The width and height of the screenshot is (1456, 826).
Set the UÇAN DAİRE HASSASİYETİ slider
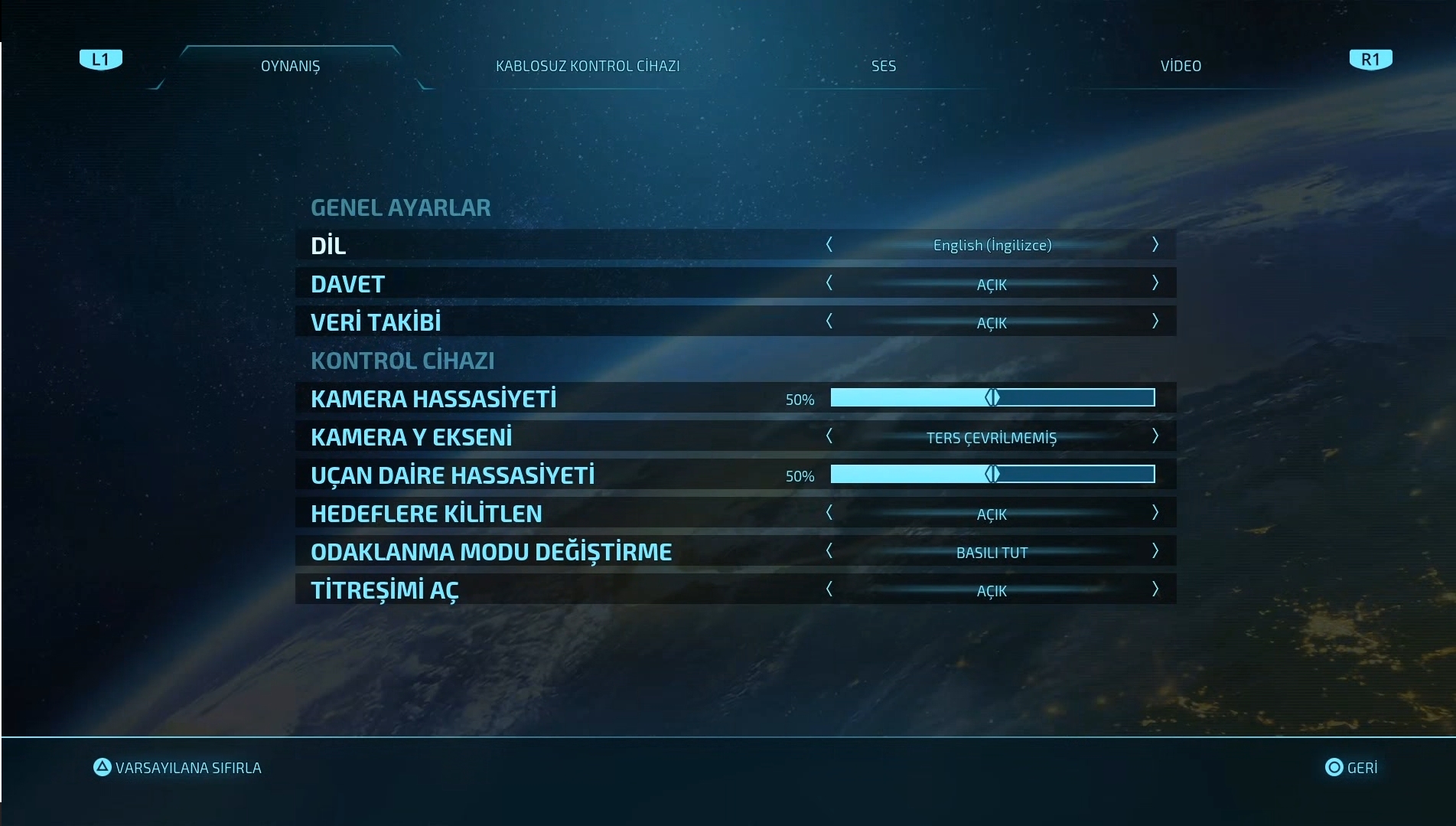pyautogui.click(x=992, y=475)
